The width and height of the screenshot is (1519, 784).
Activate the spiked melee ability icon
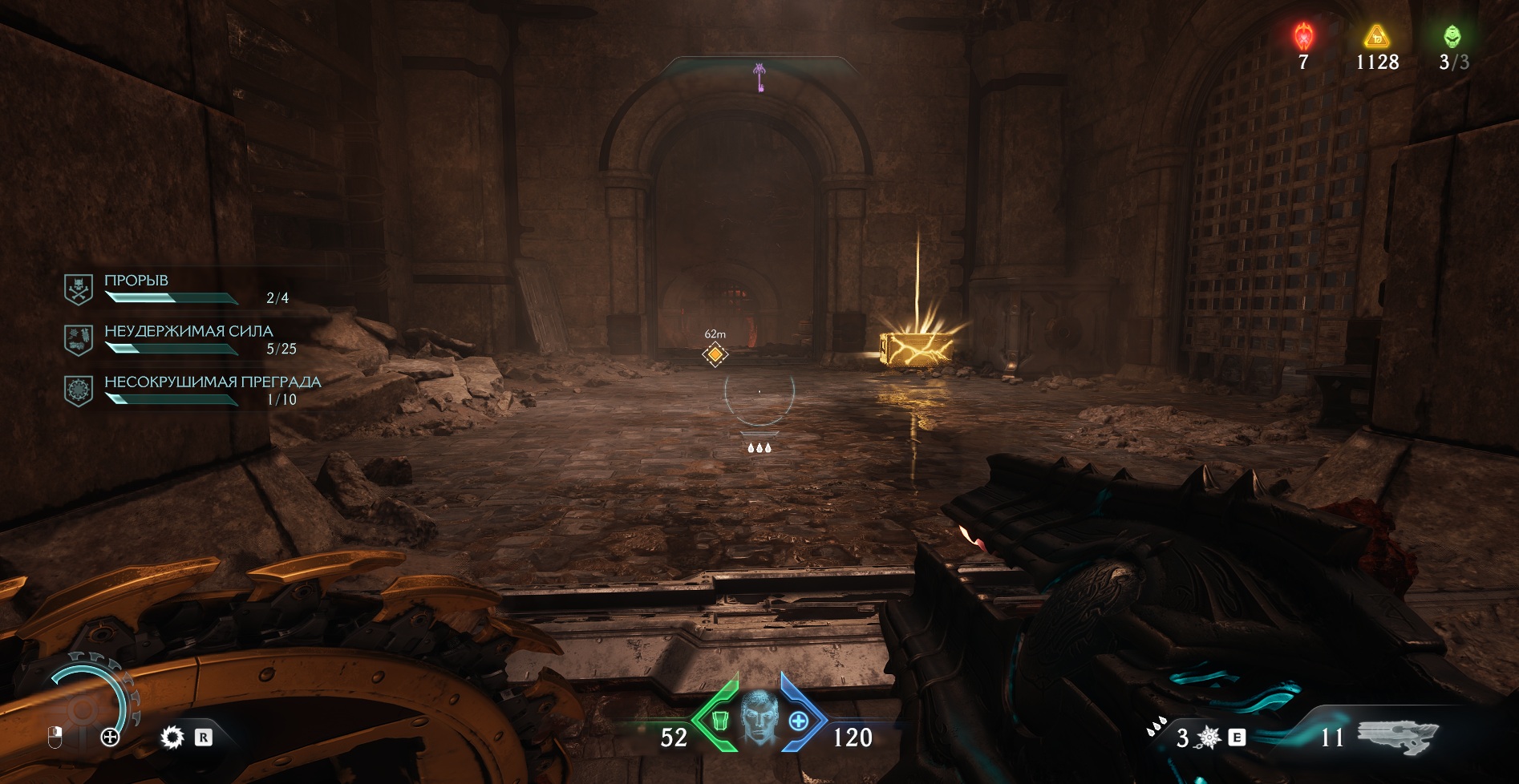pyautogui.click(x=1209, y=738)
